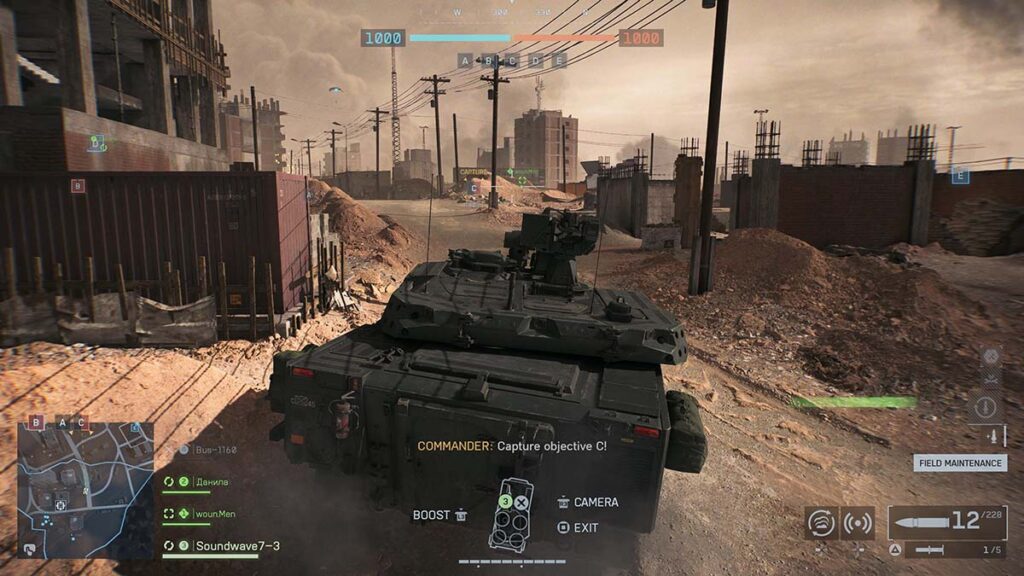Select squad member wounMen
Image resolution: width=1024 pixels, height=576 pixels.
tap(214, 514)
